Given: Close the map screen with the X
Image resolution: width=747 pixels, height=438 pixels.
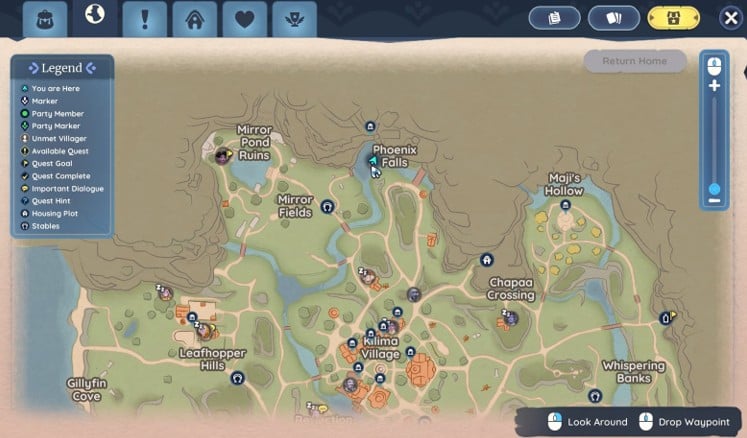Looking at the screenshot, I should pyautogui.click(x=729, y=18).
